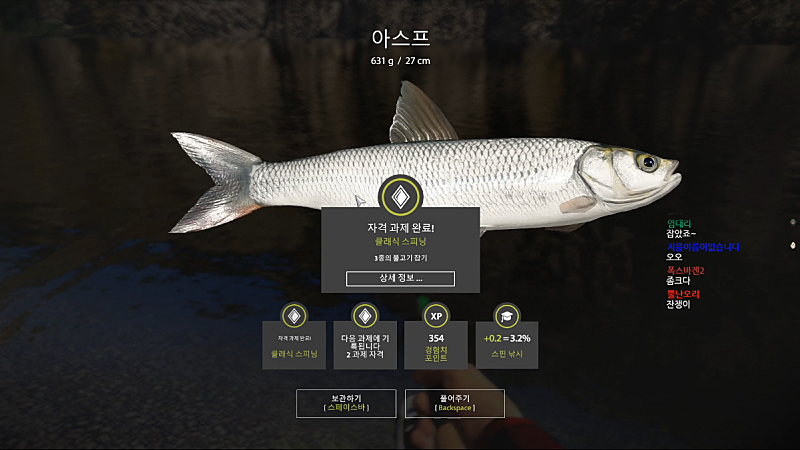The height and width of the screenshot is (450, 800).
Task: Click the 폭스바겐2 player name in chat
Action: 686,270
